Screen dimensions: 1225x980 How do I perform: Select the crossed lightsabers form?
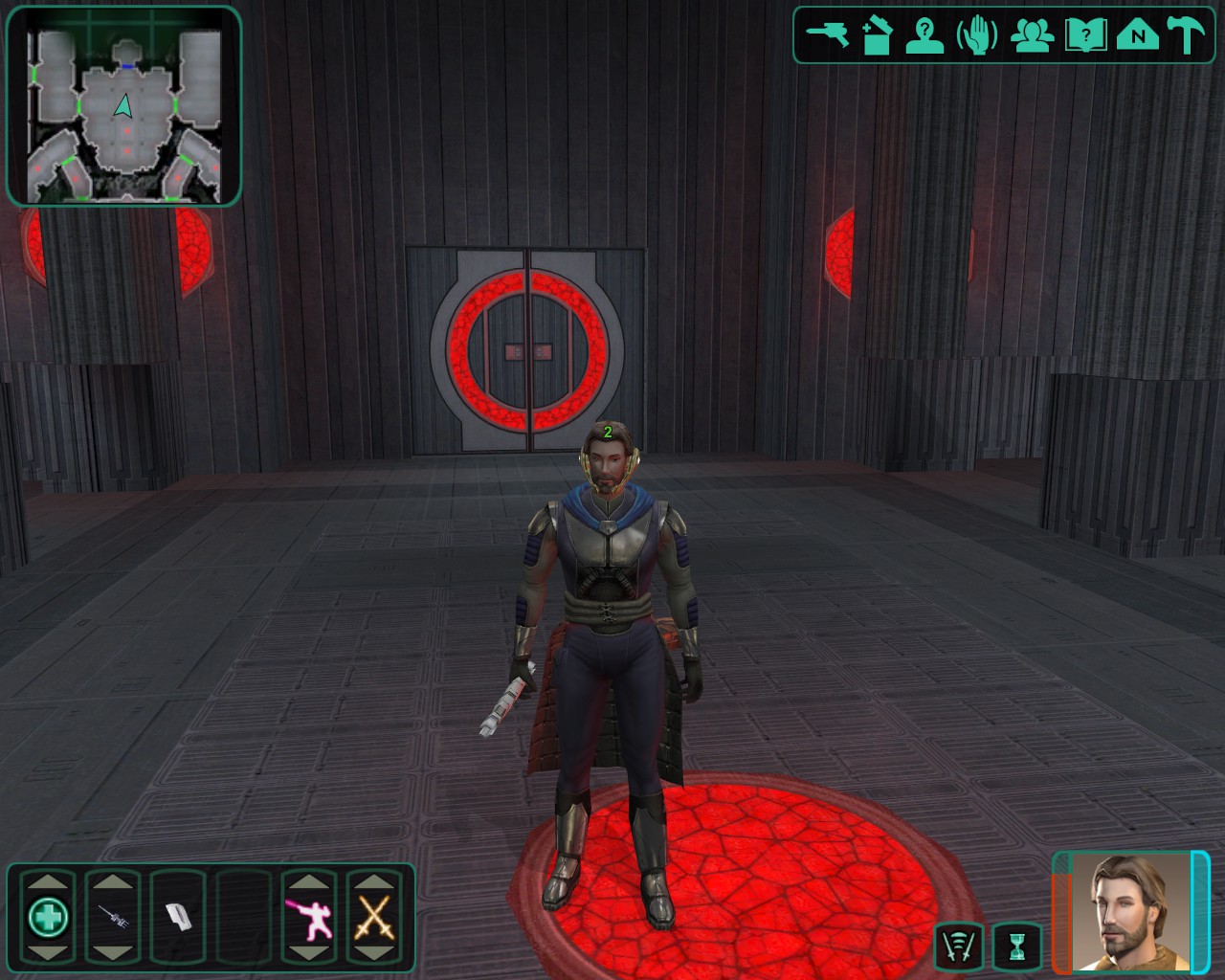(x=374, y=918)
